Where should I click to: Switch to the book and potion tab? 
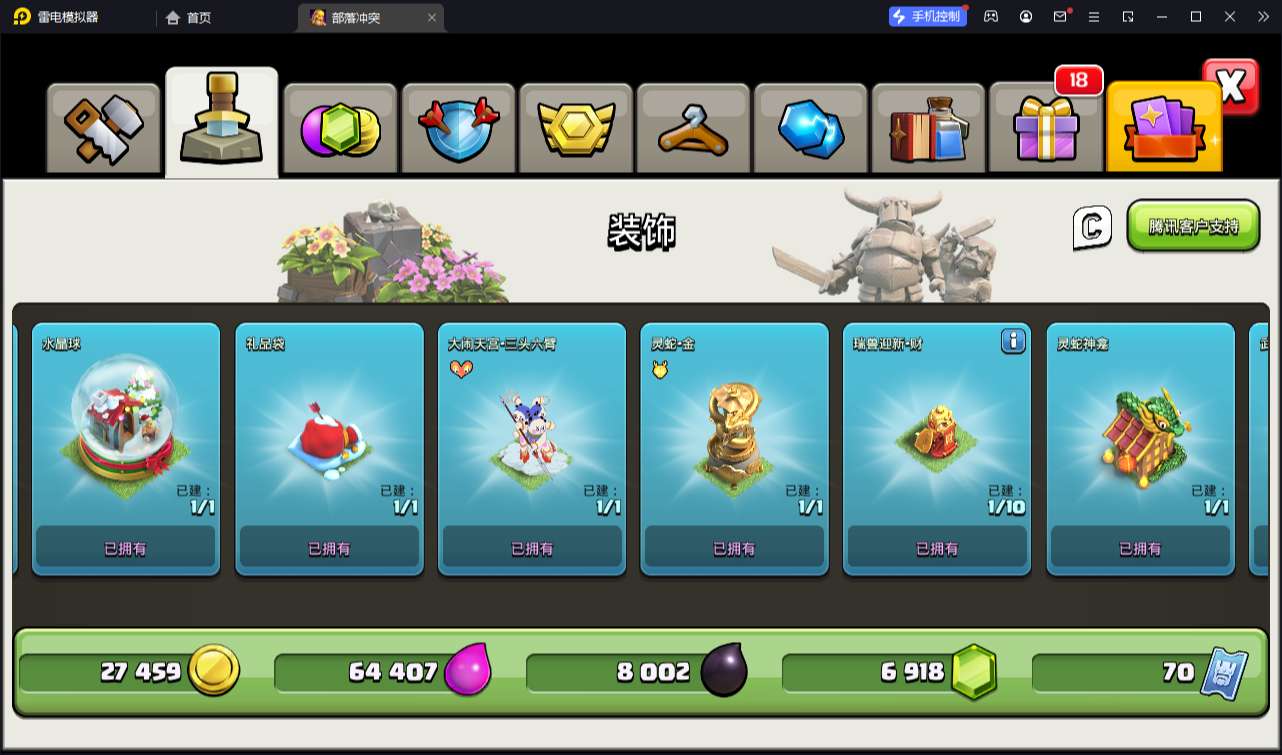928,130
